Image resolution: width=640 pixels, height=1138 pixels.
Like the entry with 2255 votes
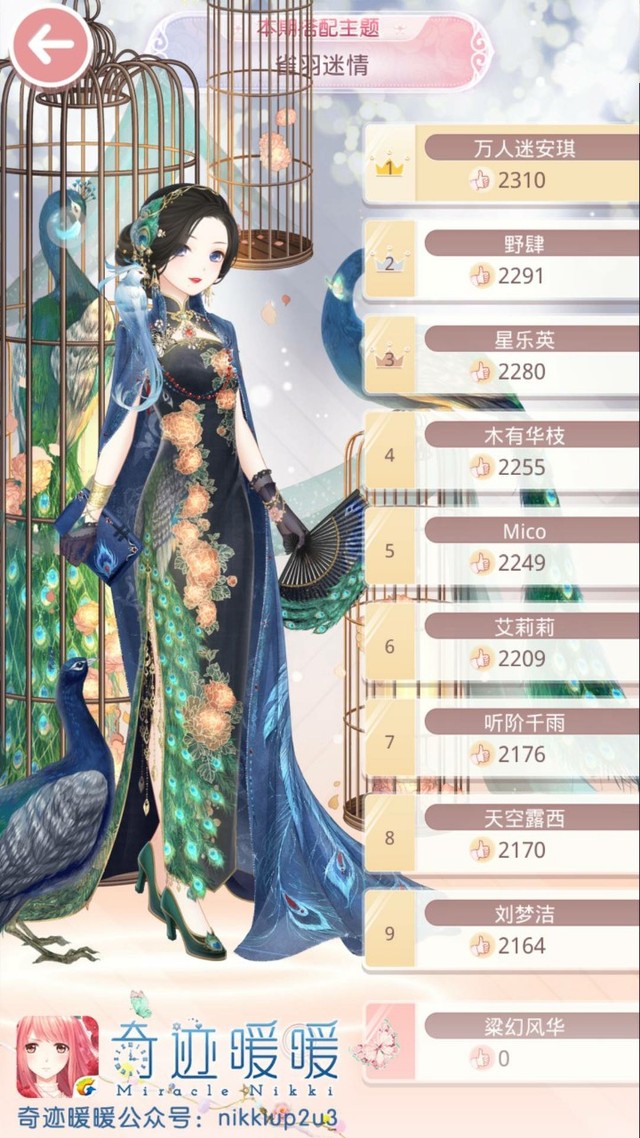(481, 467)
